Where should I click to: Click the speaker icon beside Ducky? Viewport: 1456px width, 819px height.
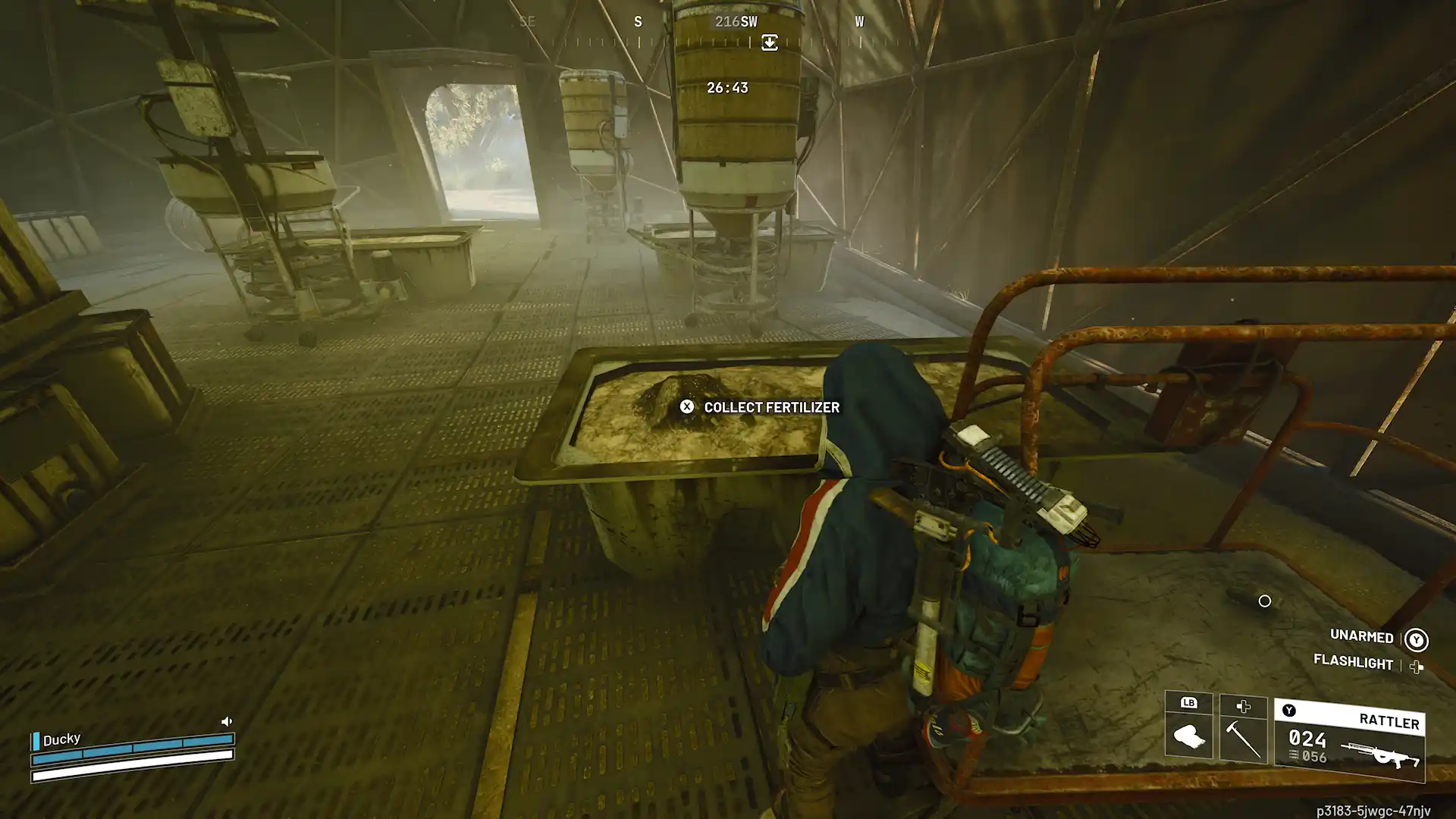pyautogui.click(x=226, y=721)
